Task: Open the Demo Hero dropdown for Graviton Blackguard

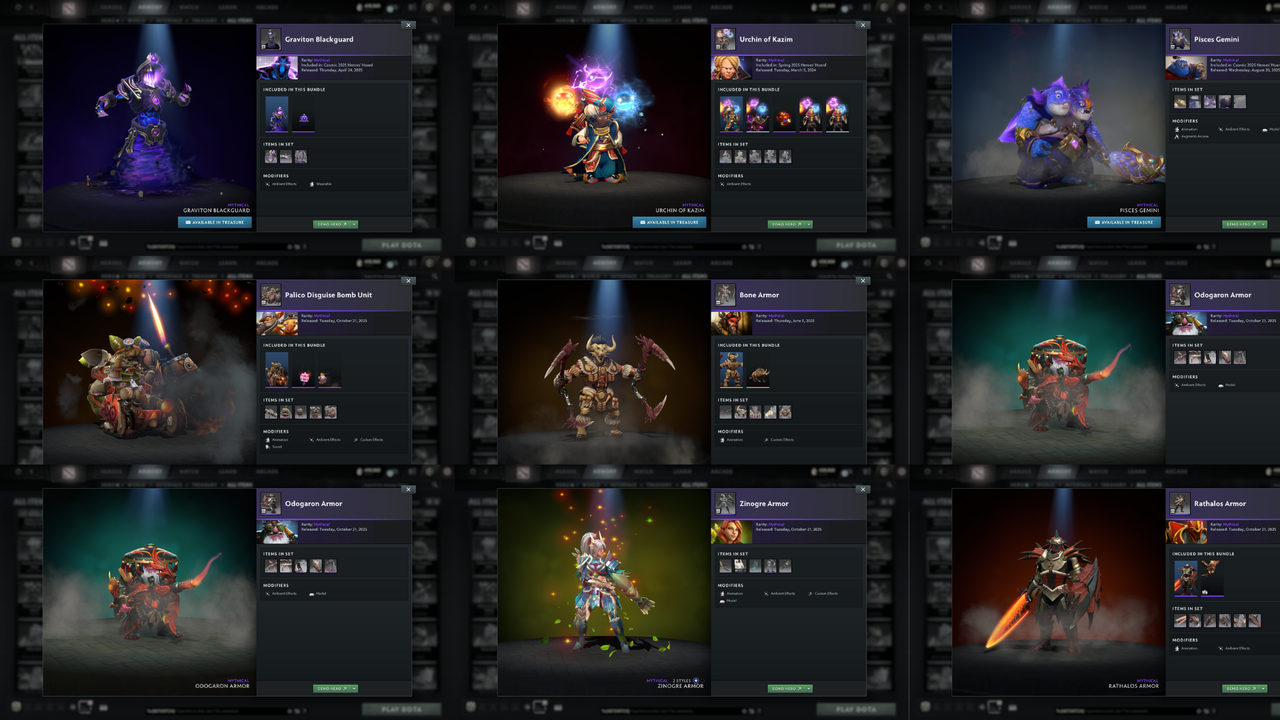Action: click(354, 223)
